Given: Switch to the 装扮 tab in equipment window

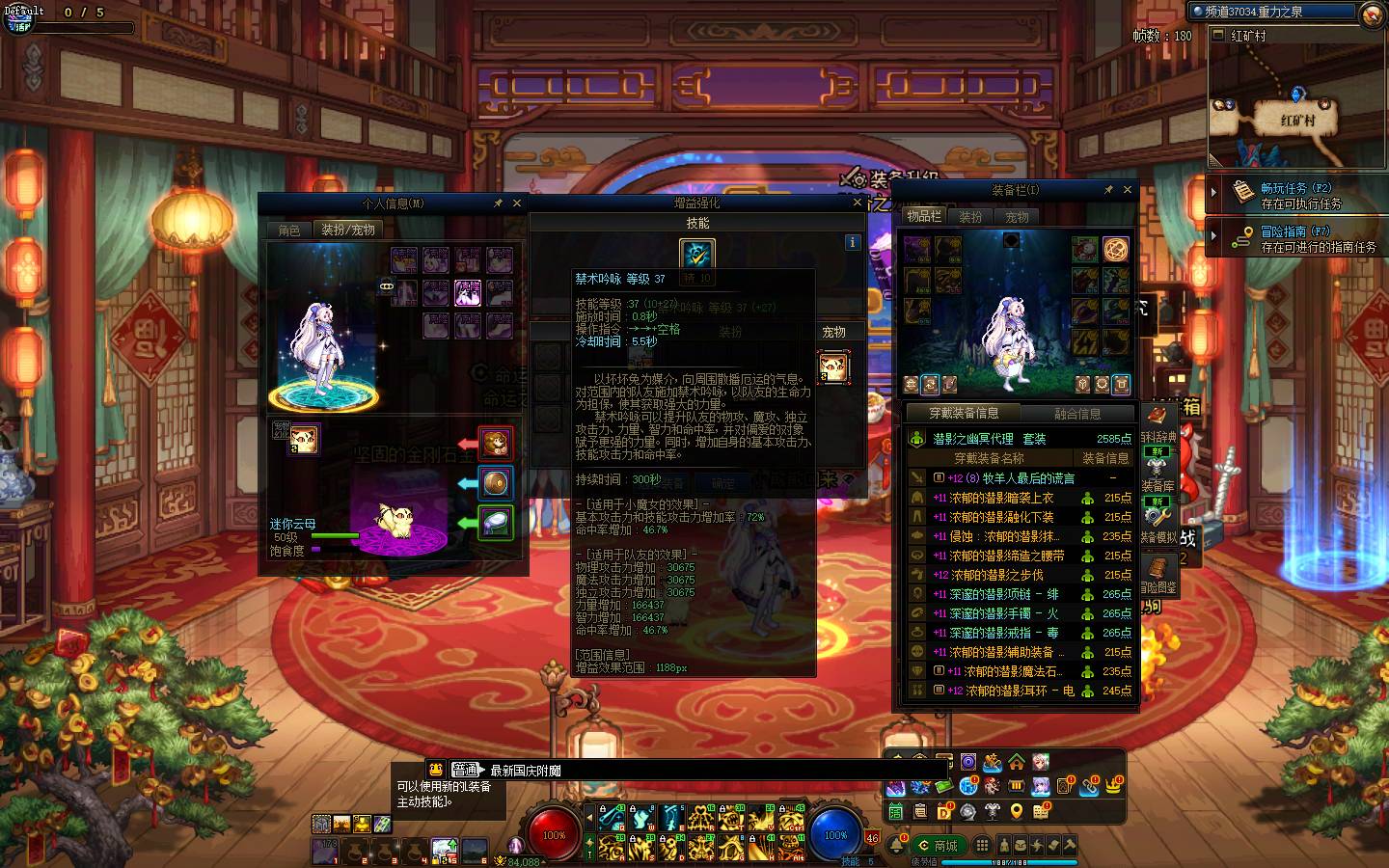Looking at the screenshot, I should pyautogui.click(x=970, y=217).
